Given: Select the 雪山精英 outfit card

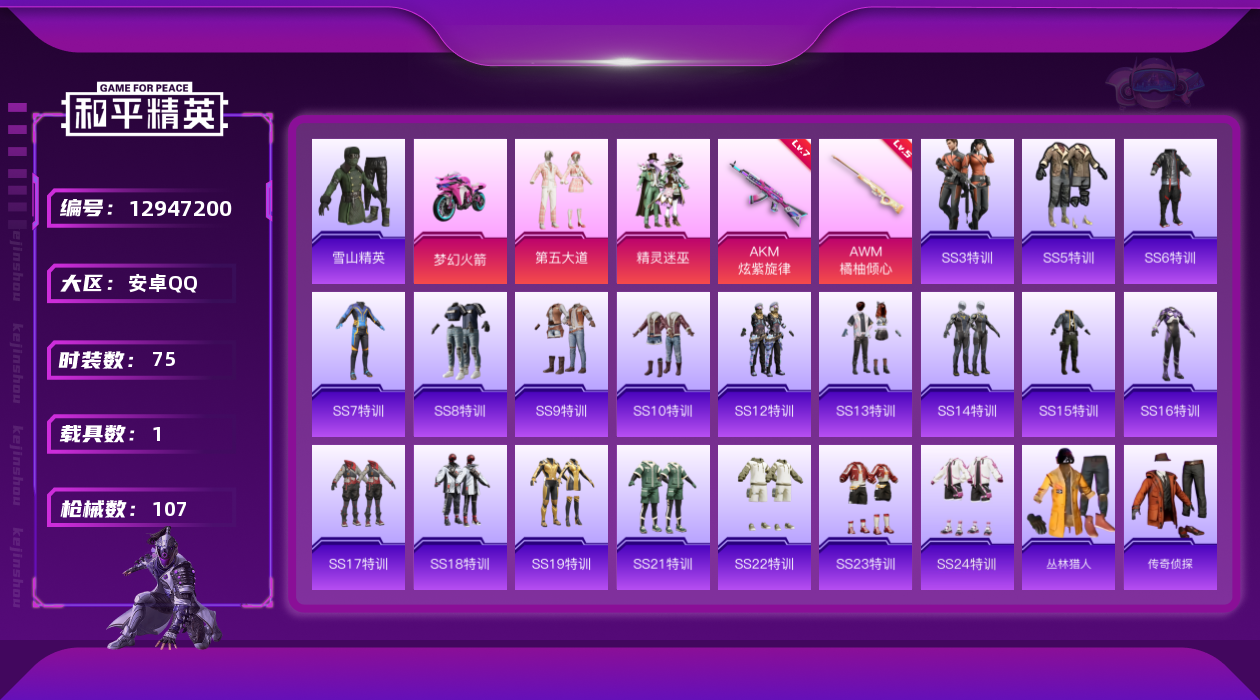Looking at the screenshot, I should pos(358,211).
